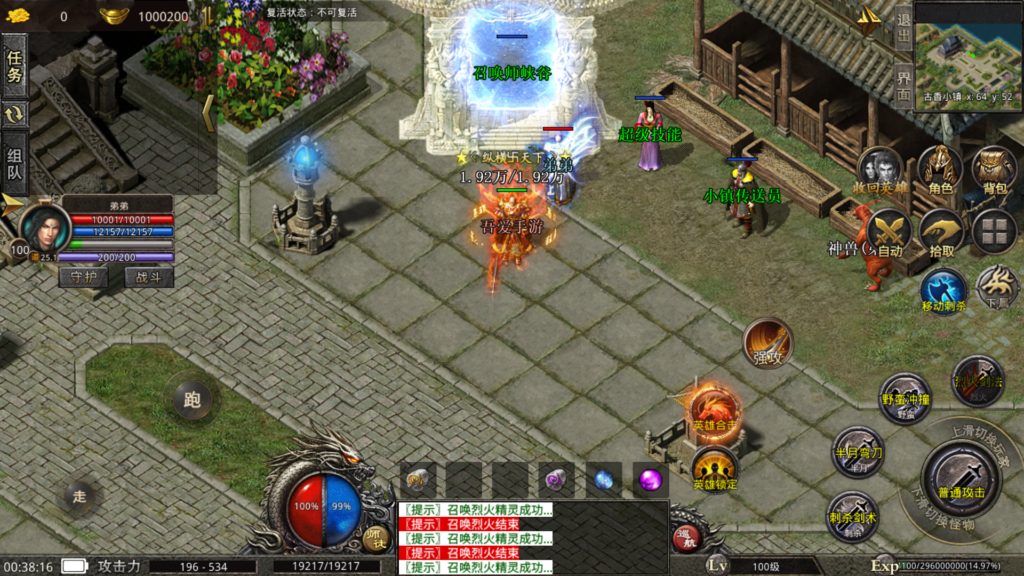Screen dimensions: 1024x576
Task: Activate the 移动刺杀 skill
Action: click(943, 290)
